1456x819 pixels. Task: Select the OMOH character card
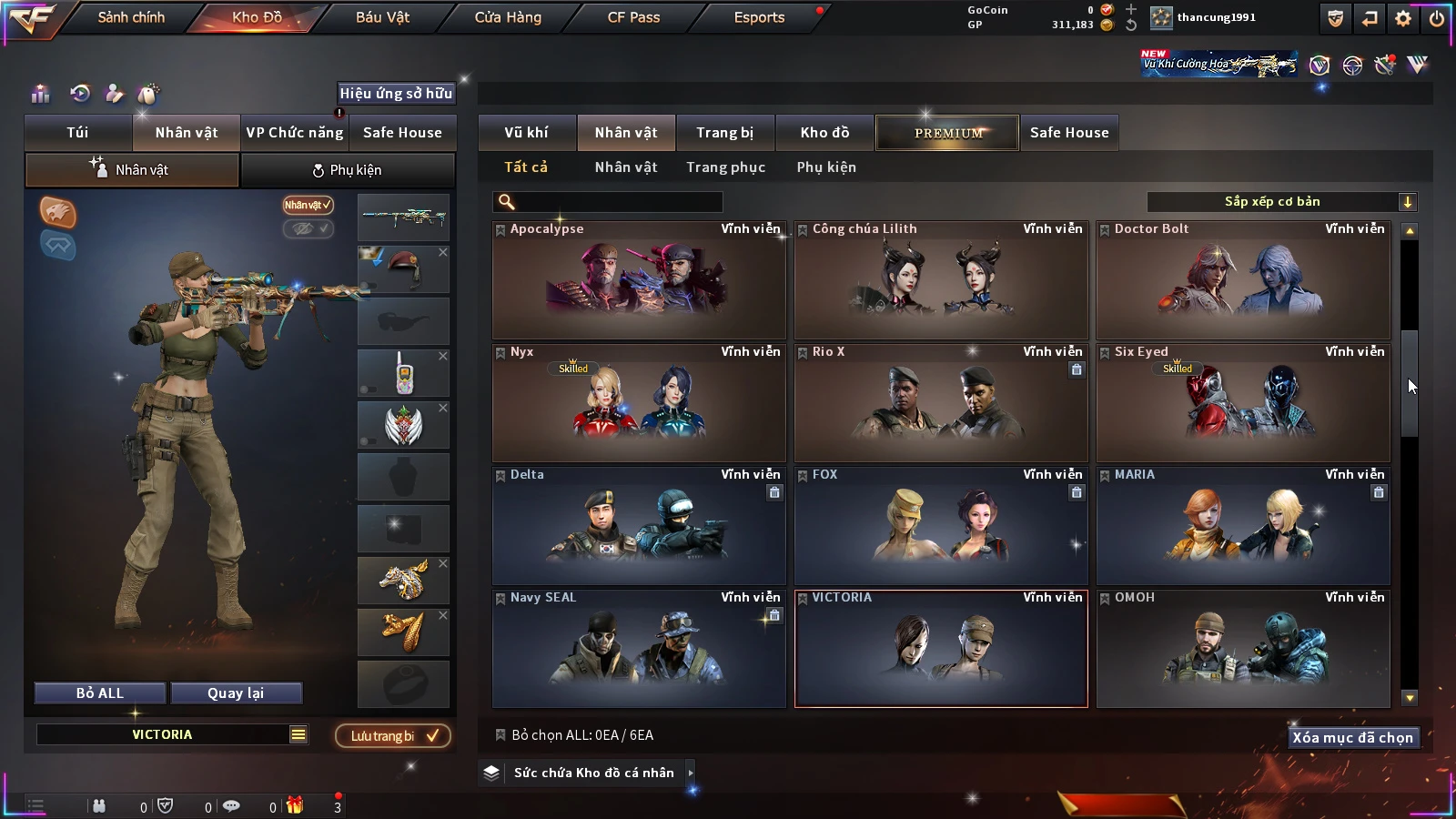pyautogui.click(x=1243, y=649)
